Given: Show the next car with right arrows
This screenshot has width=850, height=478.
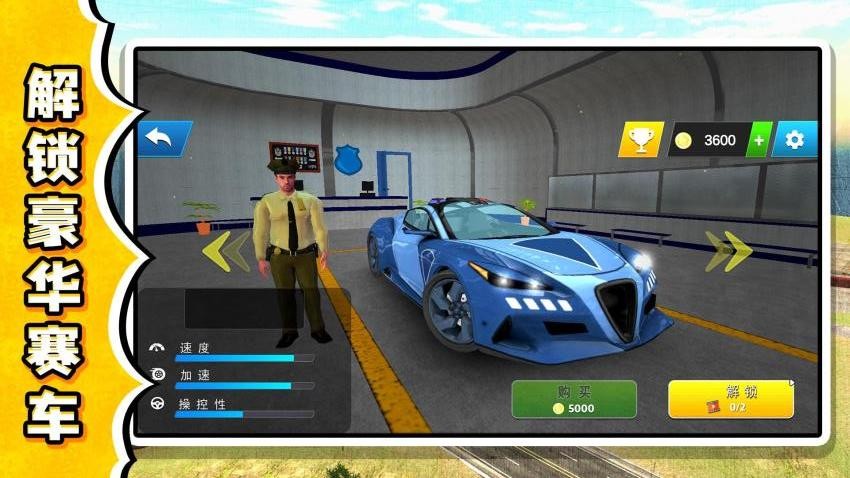Looking at the screenshot, I should pyautogui.click(x=728, y=251).
